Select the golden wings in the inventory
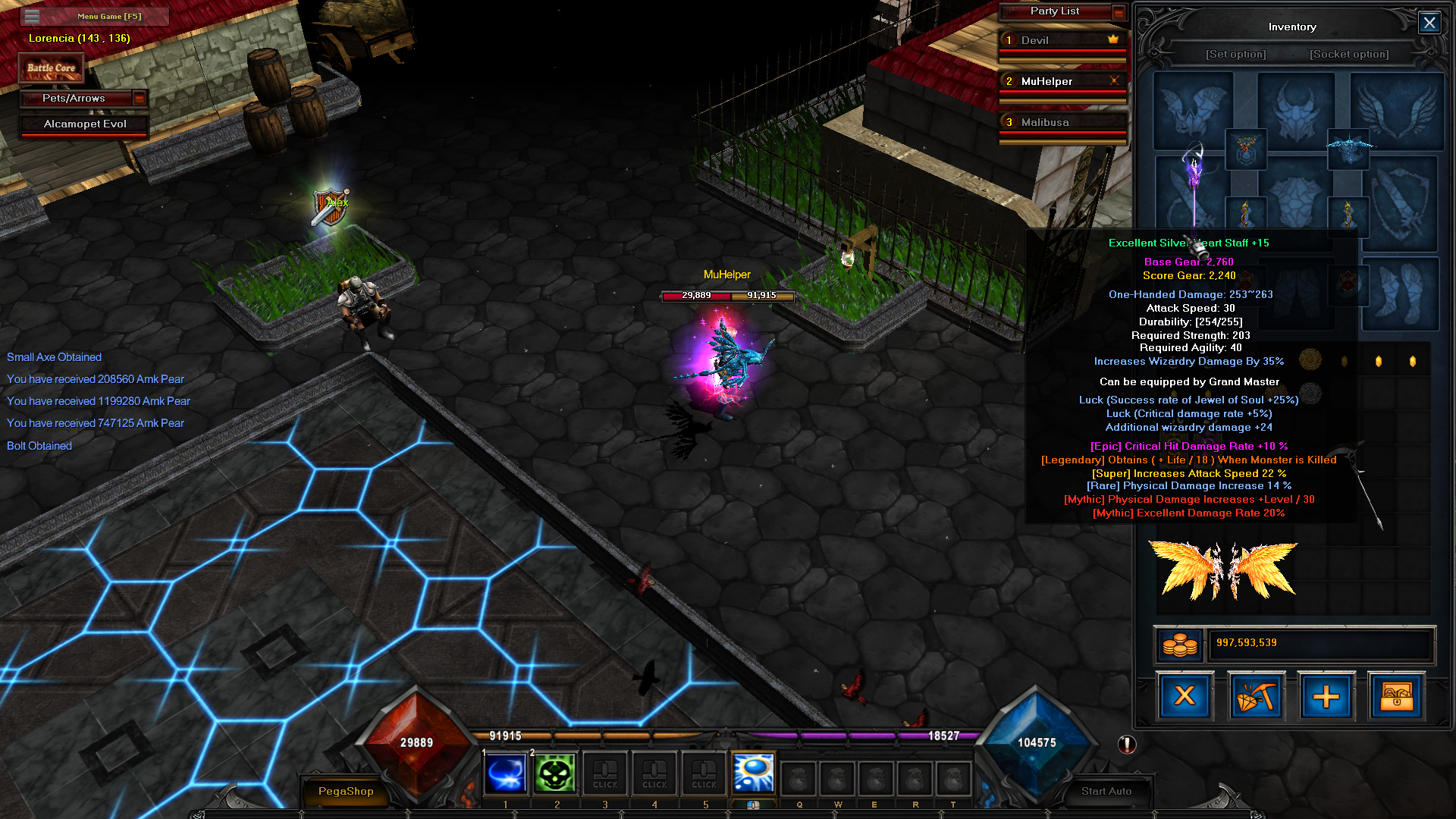The height and width of the screenshot is (819, 1456). [x=1222, y=571]
